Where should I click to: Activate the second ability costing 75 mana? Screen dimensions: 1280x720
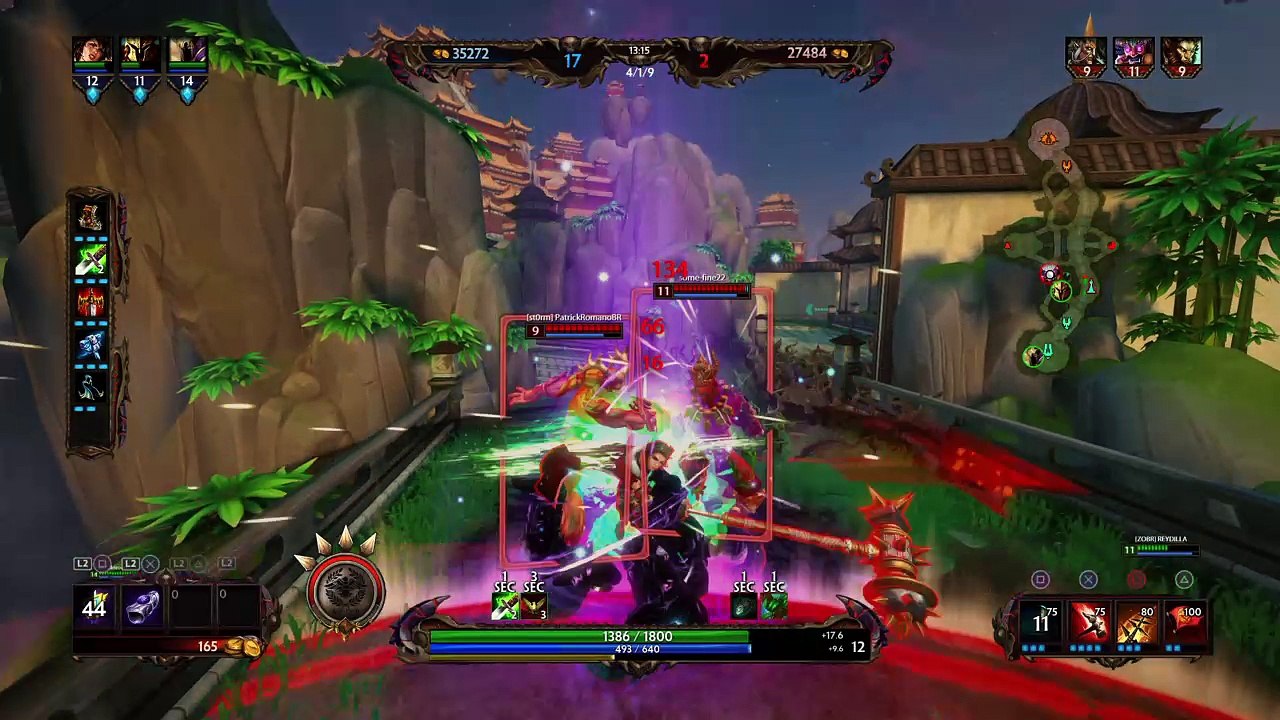pyautogui.click(x=1088, y=623)
